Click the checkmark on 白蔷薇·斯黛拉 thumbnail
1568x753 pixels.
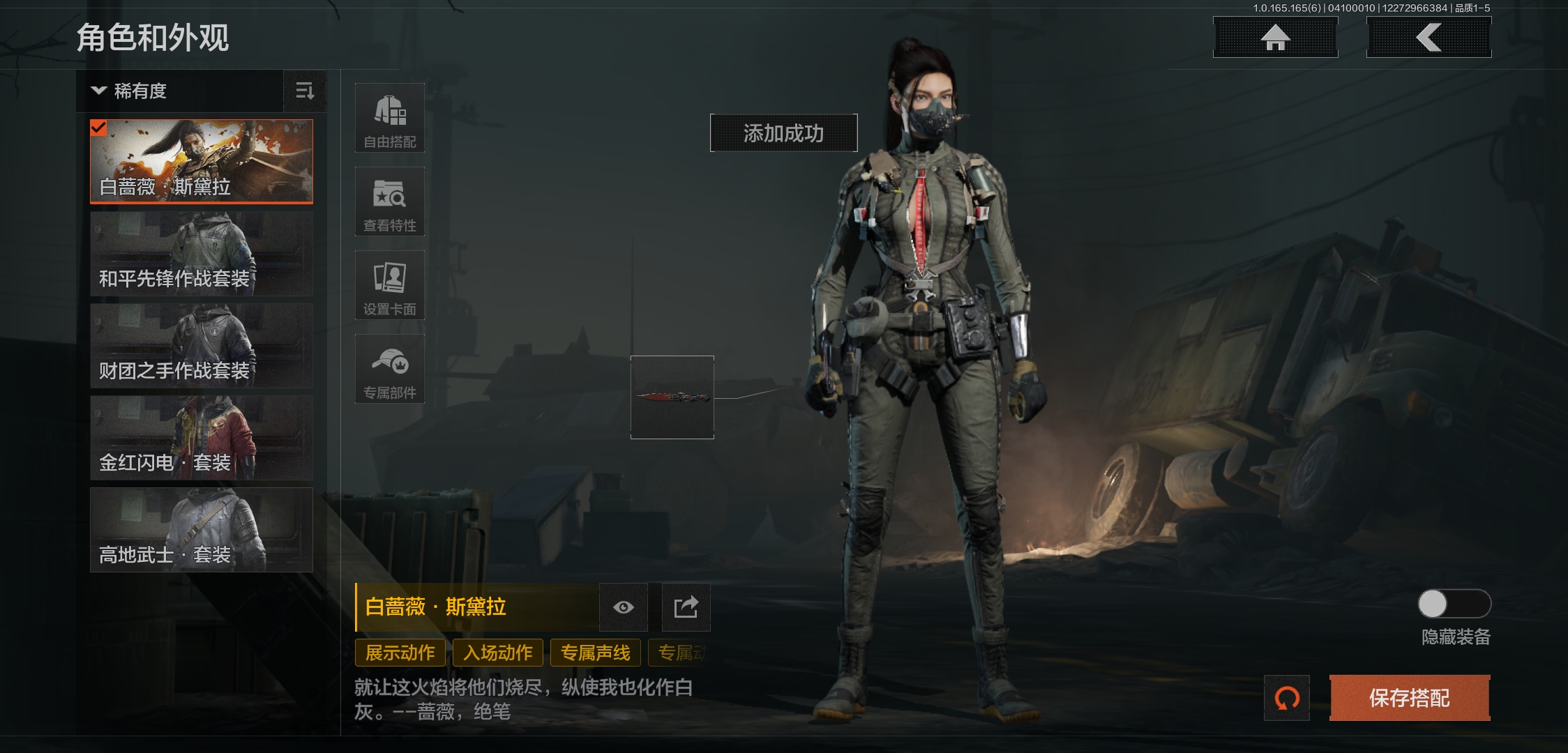100,128
